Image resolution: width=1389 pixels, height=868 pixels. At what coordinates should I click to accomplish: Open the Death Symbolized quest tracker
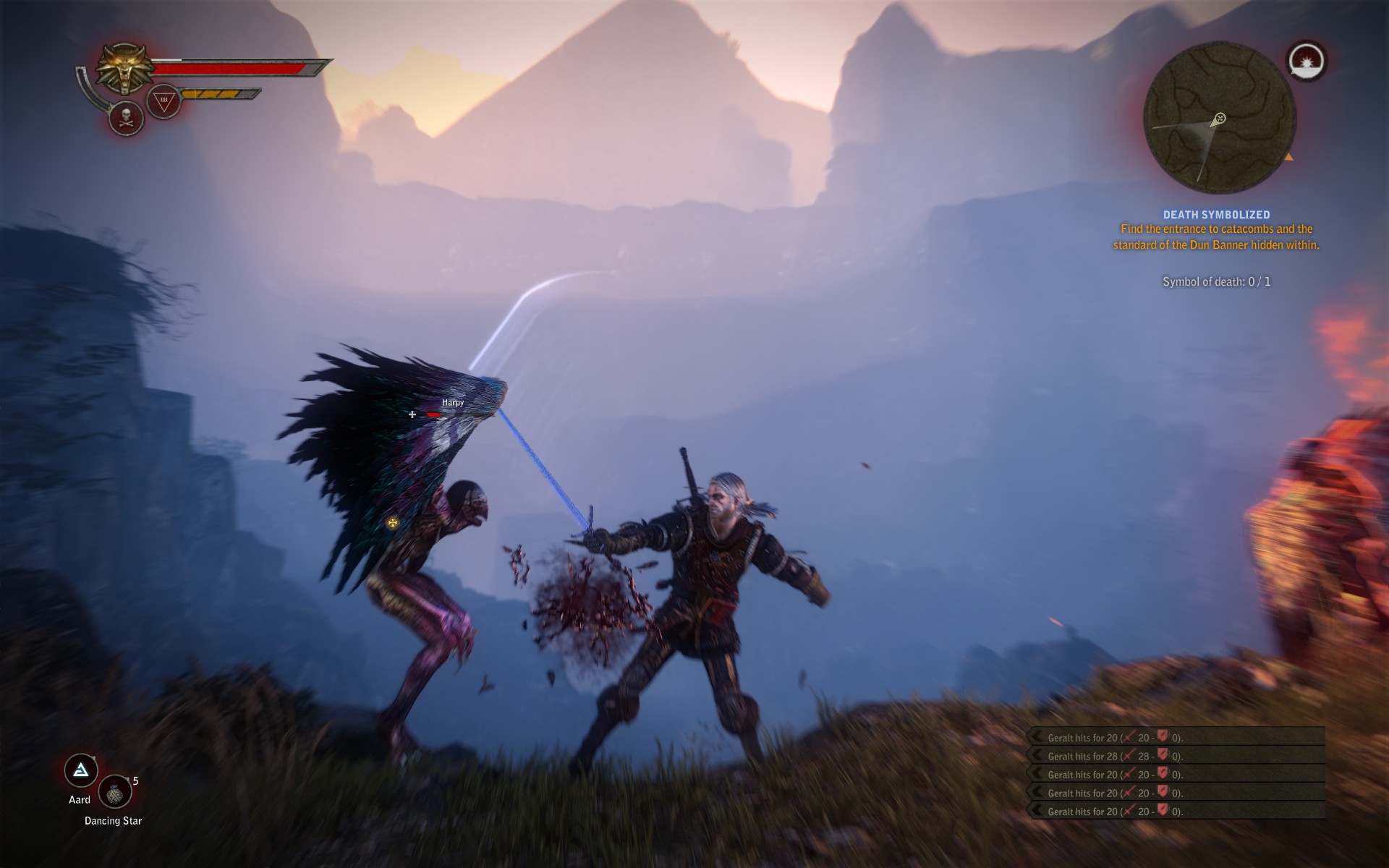point(1216,215)
